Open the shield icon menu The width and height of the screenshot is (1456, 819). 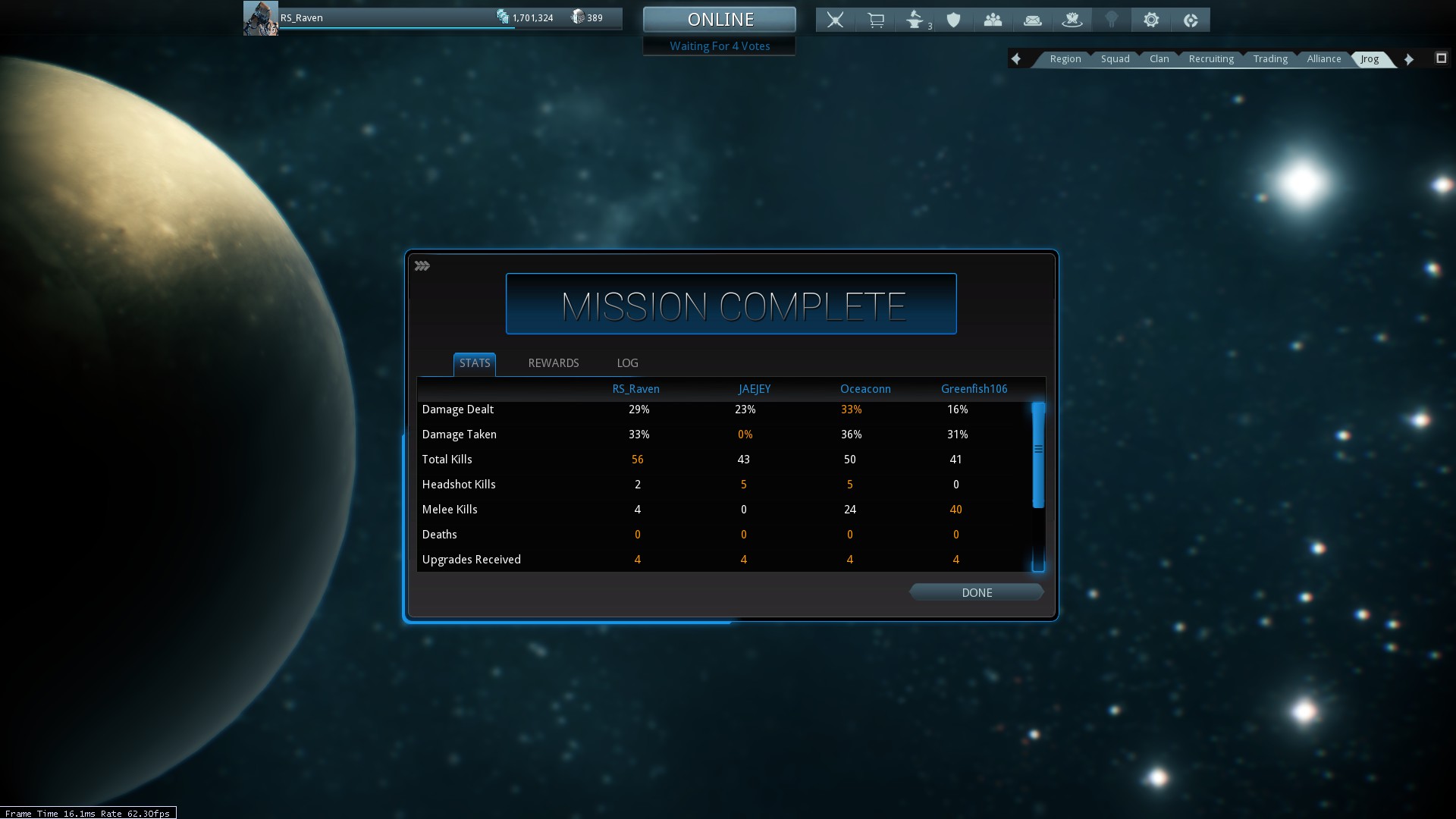pos(954,20)
